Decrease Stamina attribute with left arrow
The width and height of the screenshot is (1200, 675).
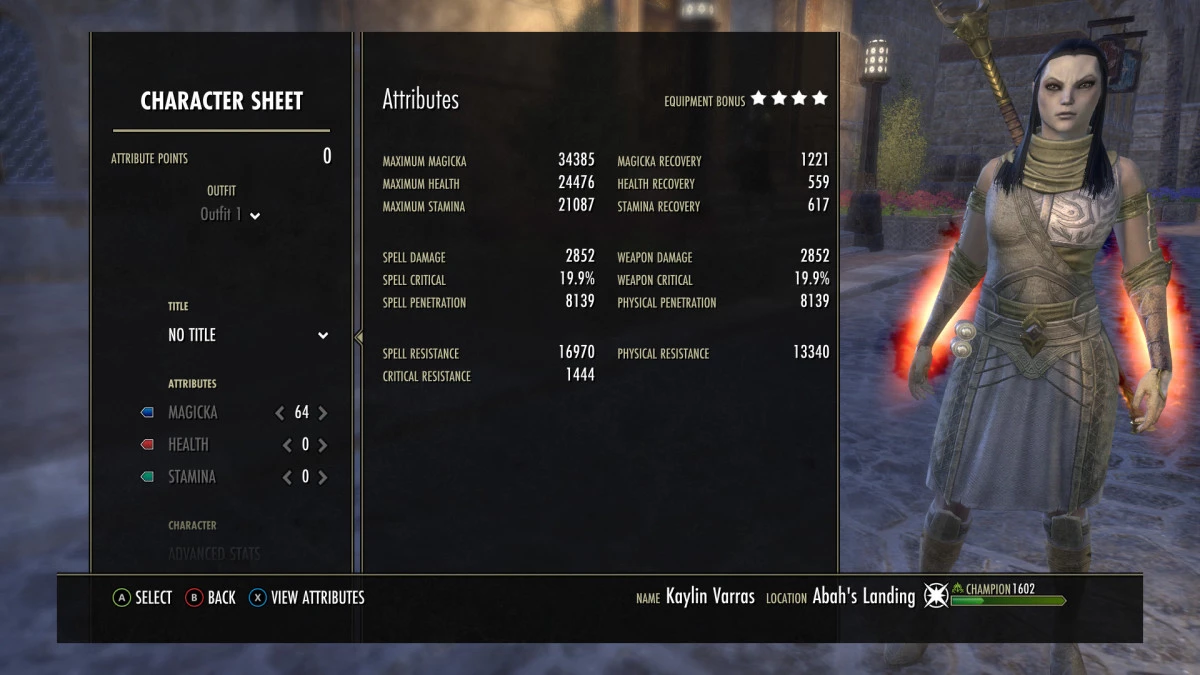click(288, 477)
